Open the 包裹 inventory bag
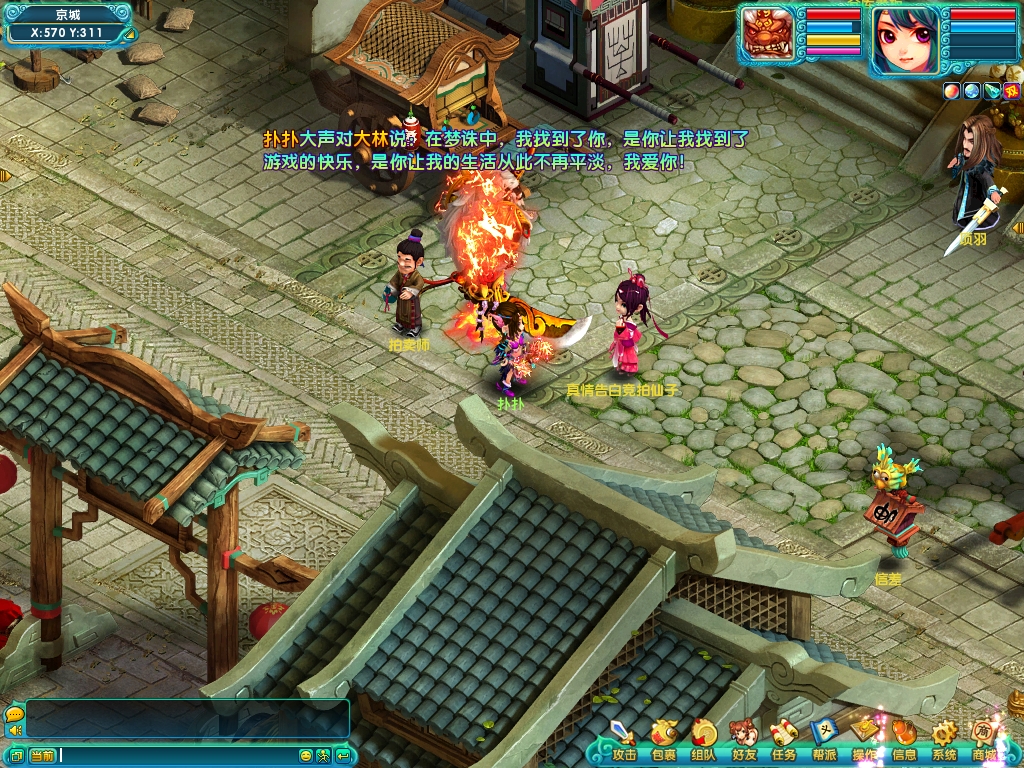This screenshot has height=768, width=1024. [x=664, y=740]
